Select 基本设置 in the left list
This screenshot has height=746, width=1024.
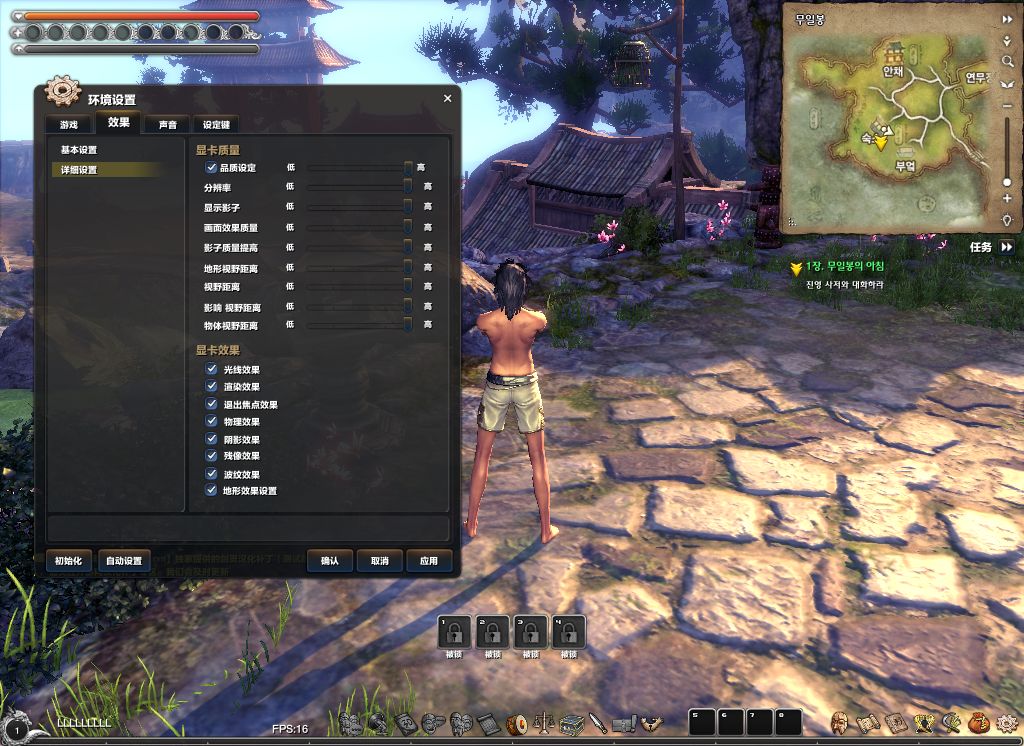(79, 150)
